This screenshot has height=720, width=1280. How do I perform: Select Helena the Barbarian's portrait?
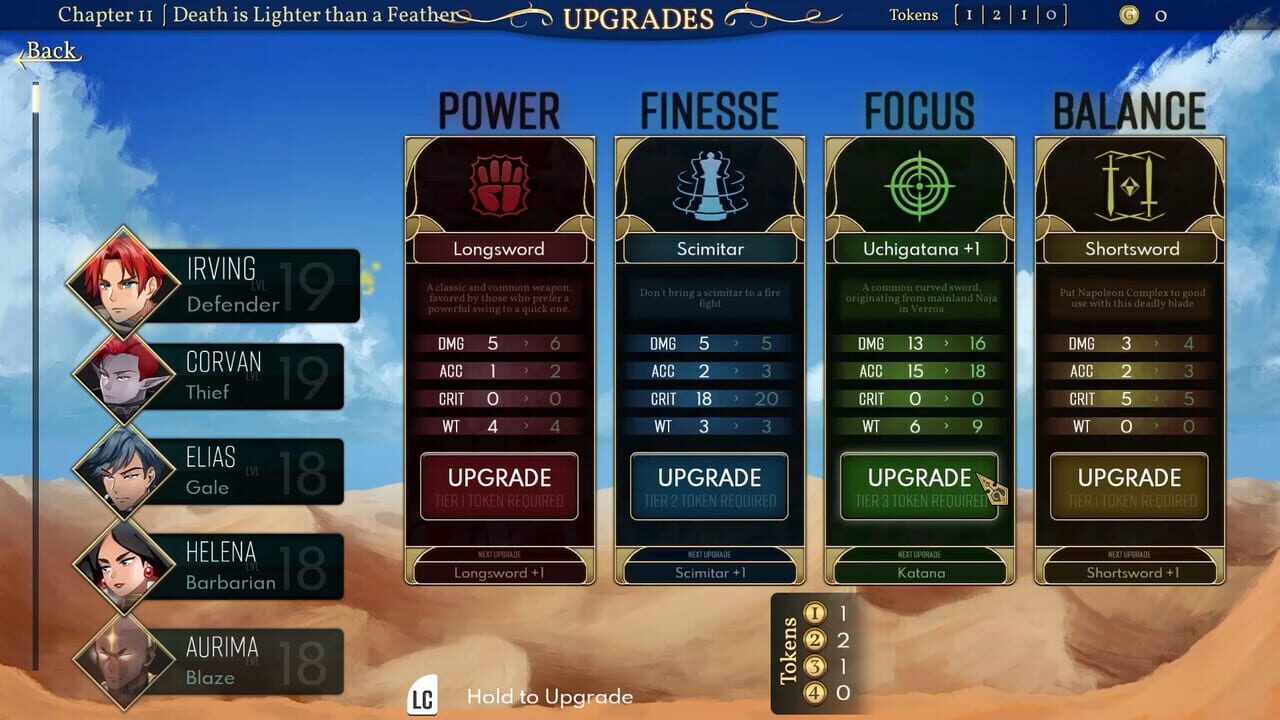(121, 565)
